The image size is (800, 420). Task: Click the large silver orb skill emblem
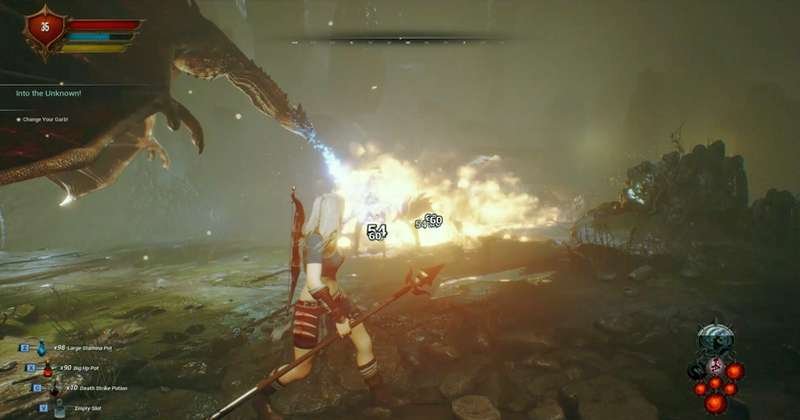[x=715, y=339]
